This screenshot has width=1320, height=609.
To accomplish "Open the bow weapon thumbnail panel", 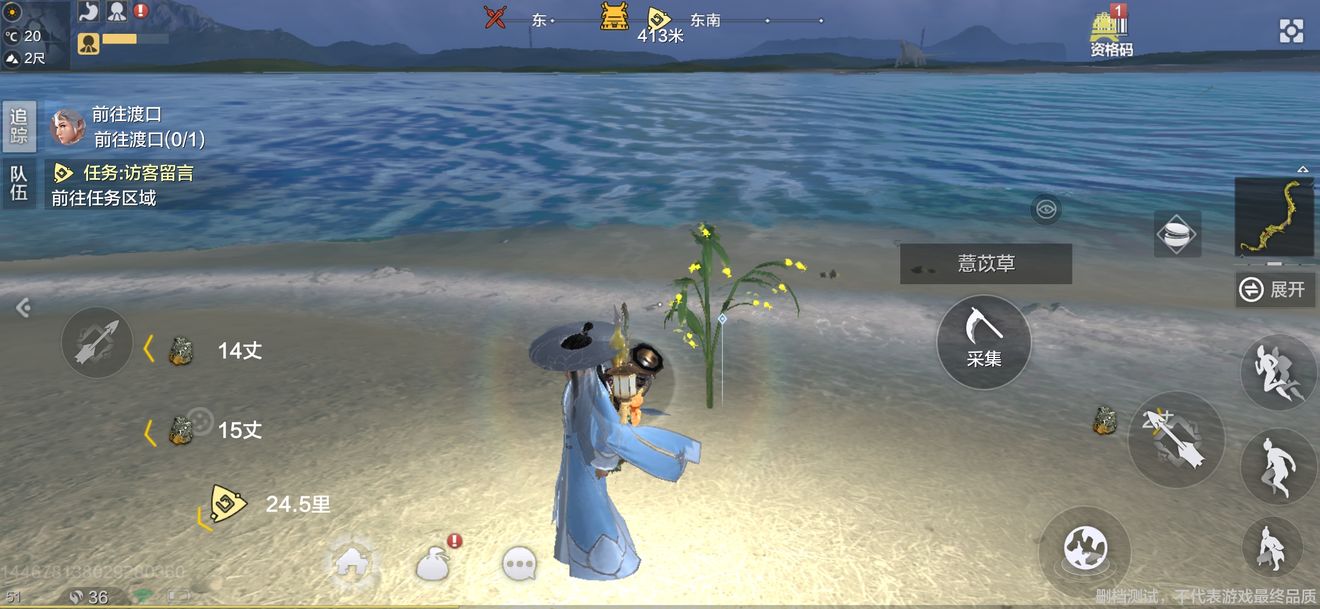I will click(1273, 217).
